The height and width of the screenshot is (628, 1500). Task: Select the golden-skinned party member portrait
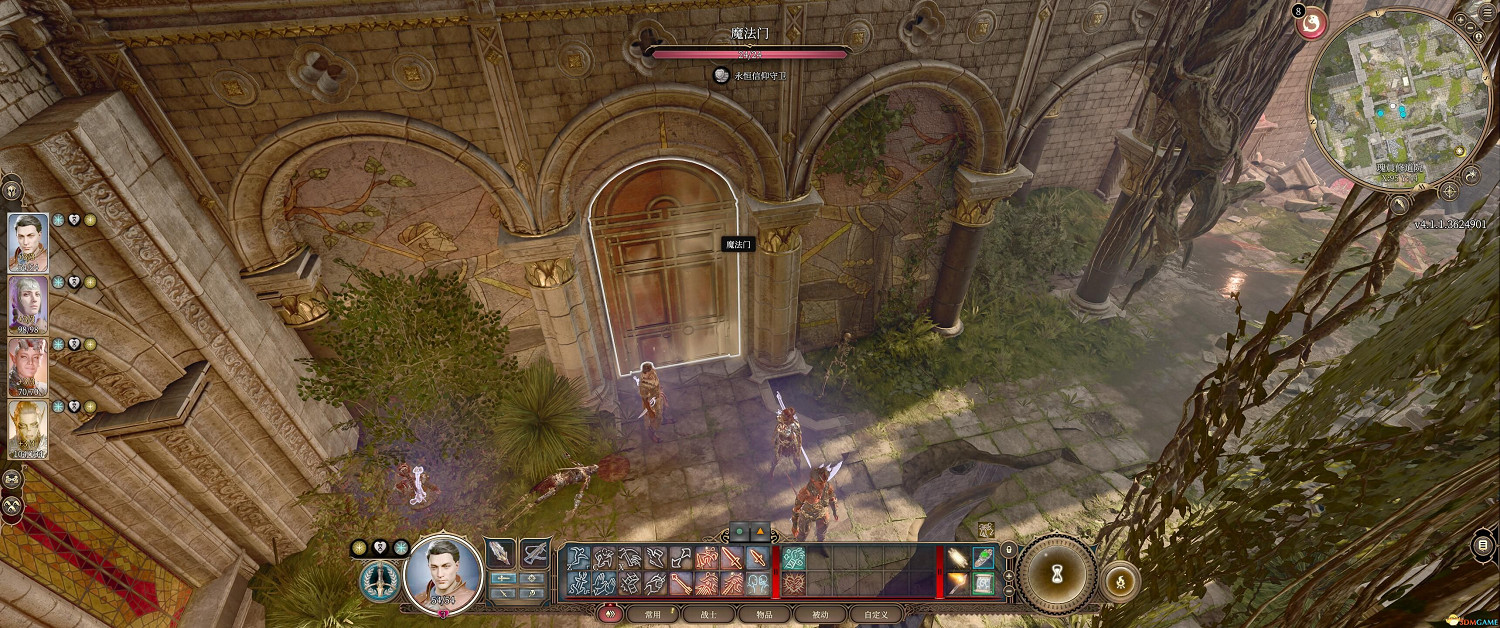[x=27, y=429]
